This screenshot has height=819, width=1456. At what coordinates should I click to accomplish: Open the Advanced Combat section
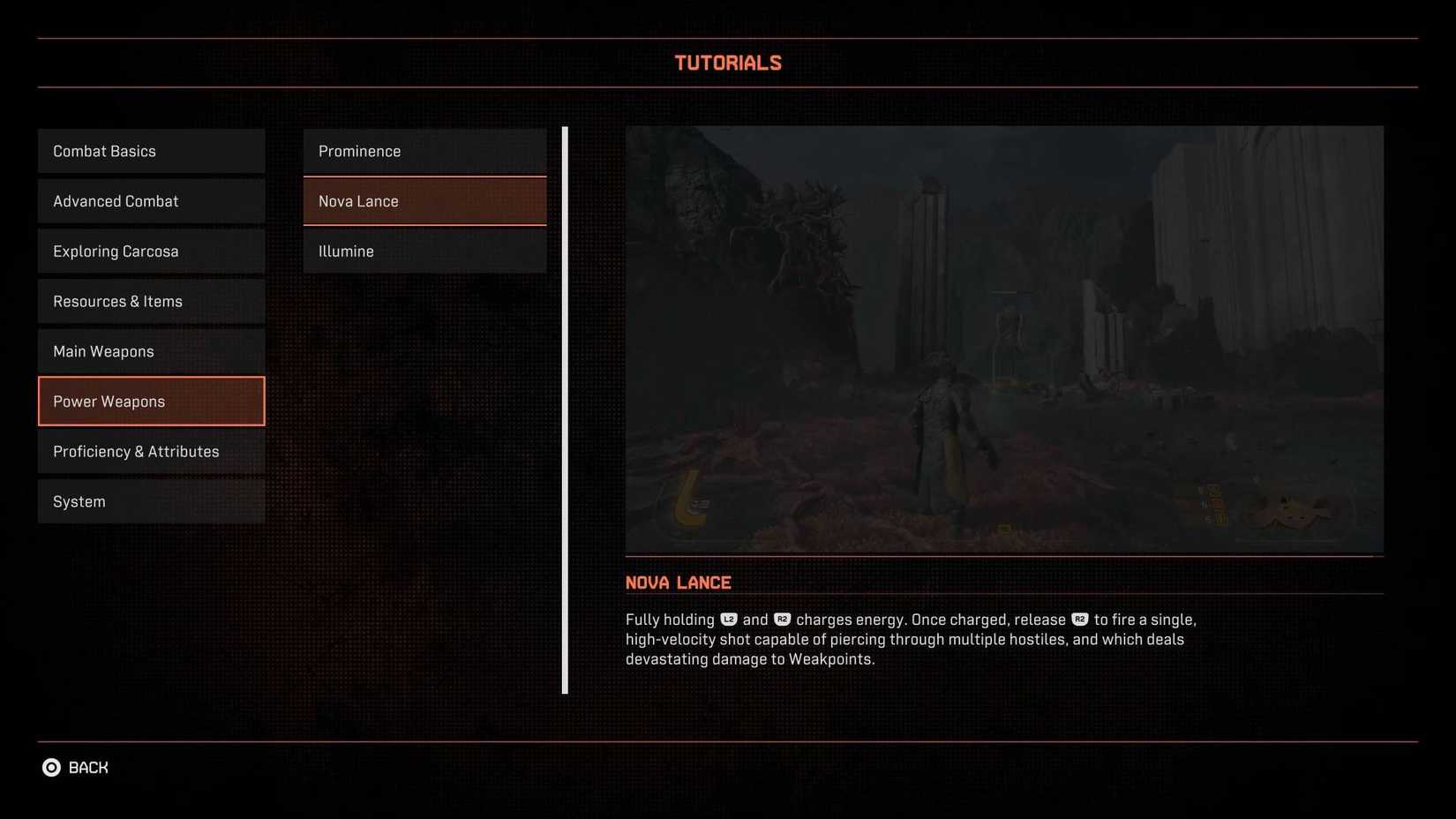point(151,201)
